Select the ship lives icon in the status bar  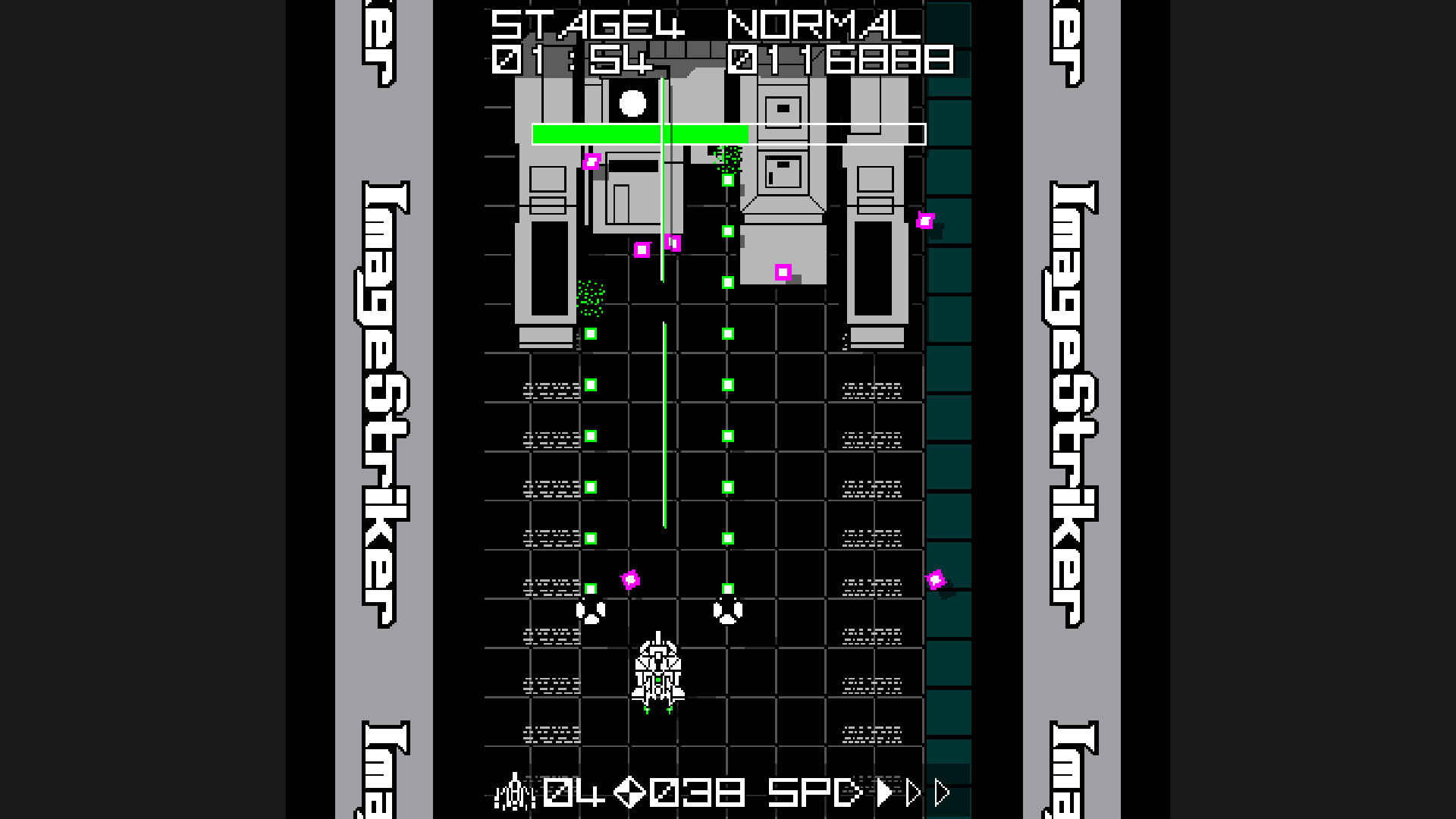(x=516, y=793)
